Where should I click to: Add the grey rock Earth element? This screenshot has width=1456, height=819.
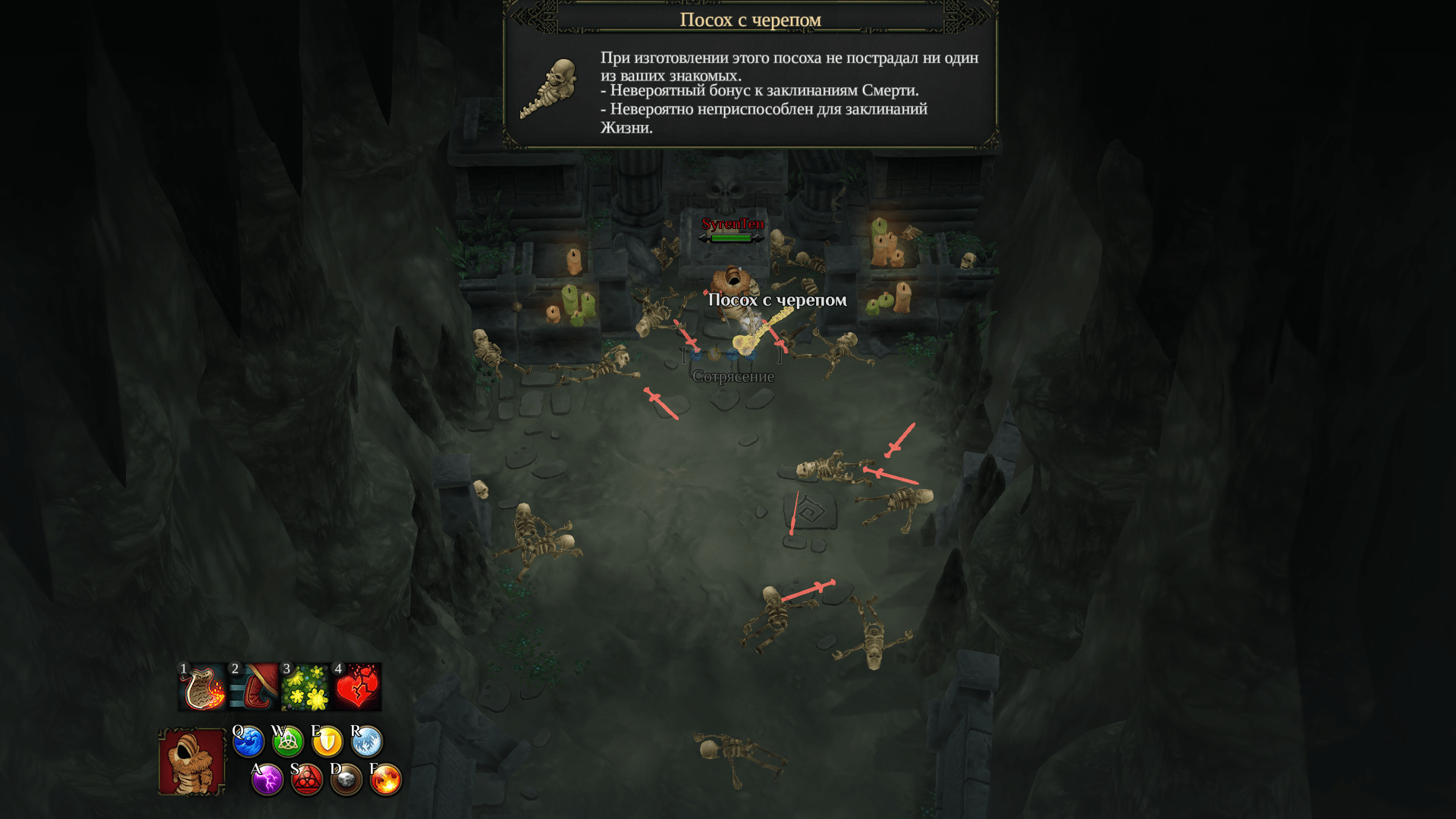pos(347,780)
